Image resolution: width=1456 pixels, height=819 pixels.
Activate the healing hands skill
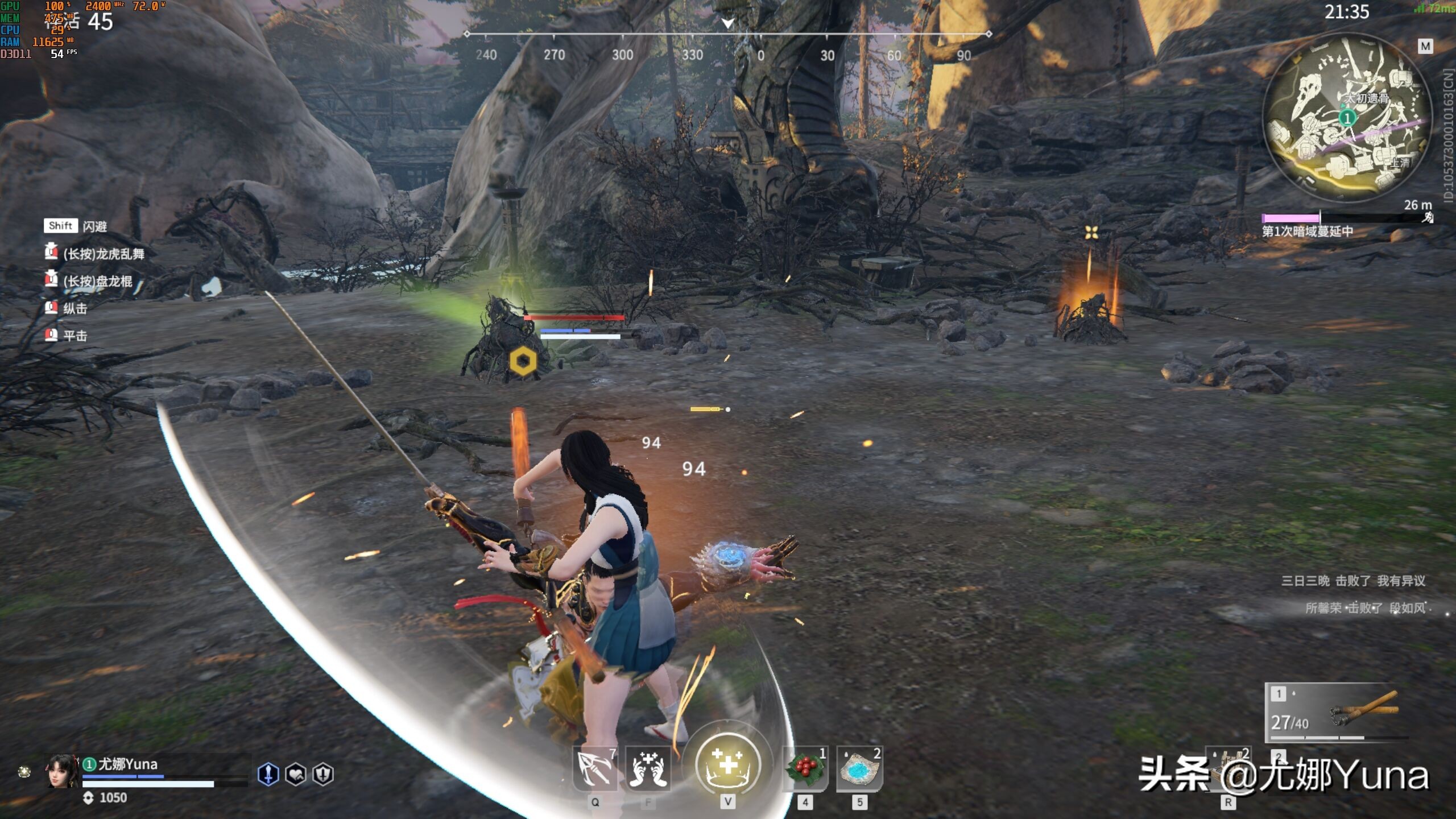tap(648, 769)
